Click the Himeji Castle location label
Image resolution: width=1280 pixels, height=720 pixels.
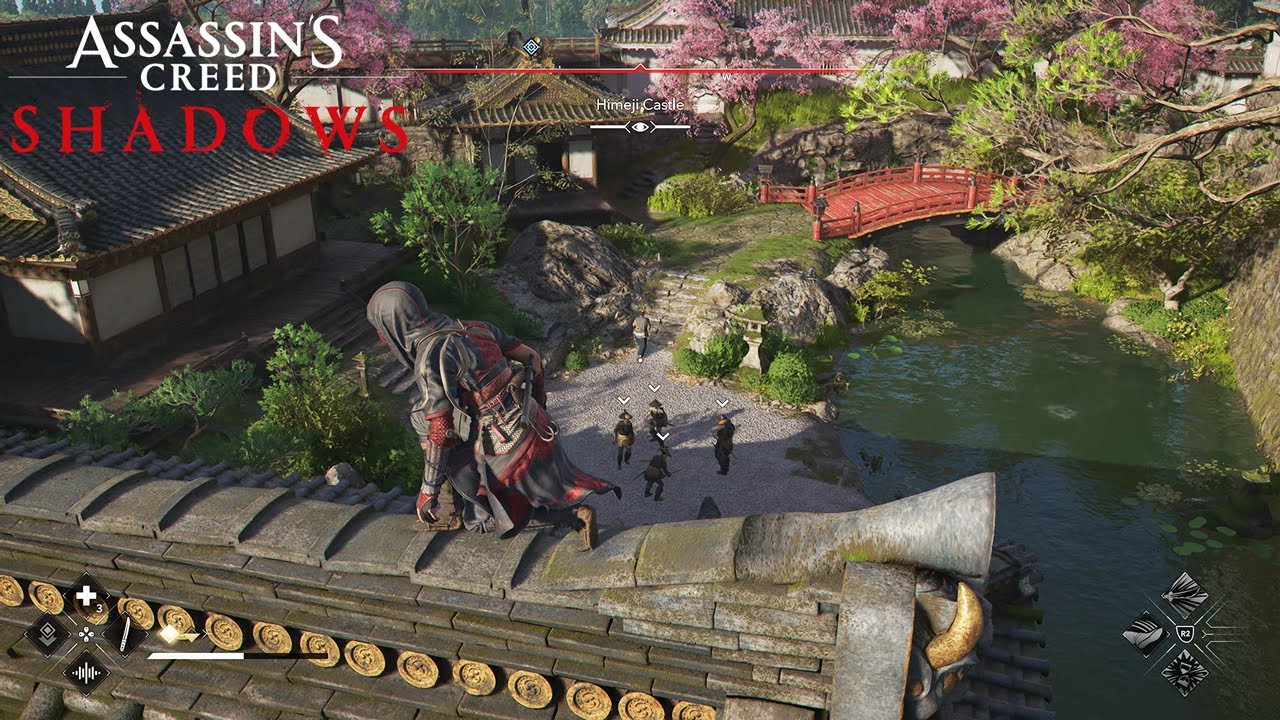coord(641,104)
